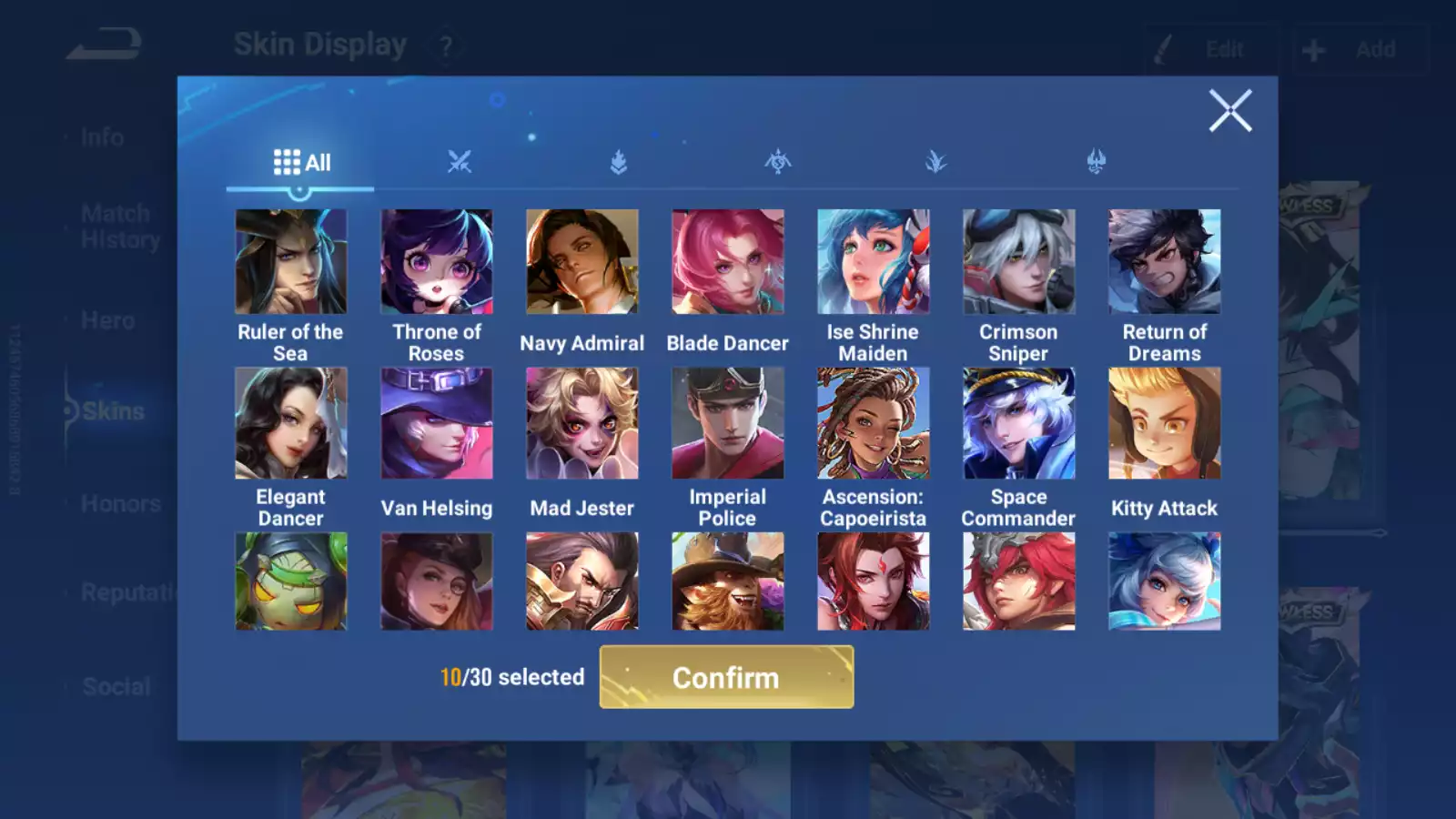The image size is (1456, 819).
Task: Select the Crimson Sniper skin
Action: [1018, 262]
